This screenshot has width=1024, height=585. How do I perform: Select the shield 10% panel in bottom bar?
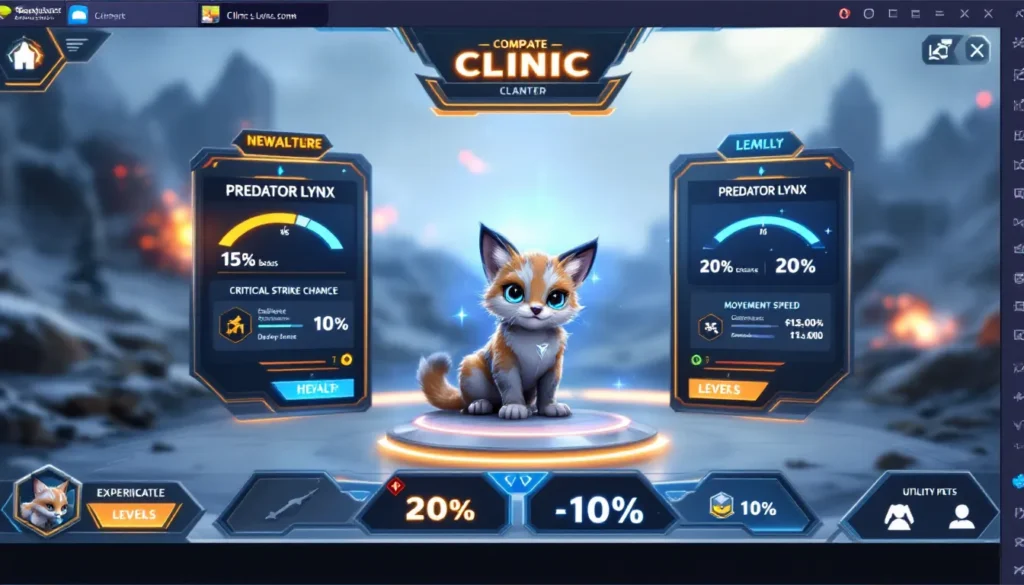pyautogui.click(x=744, y=508)
